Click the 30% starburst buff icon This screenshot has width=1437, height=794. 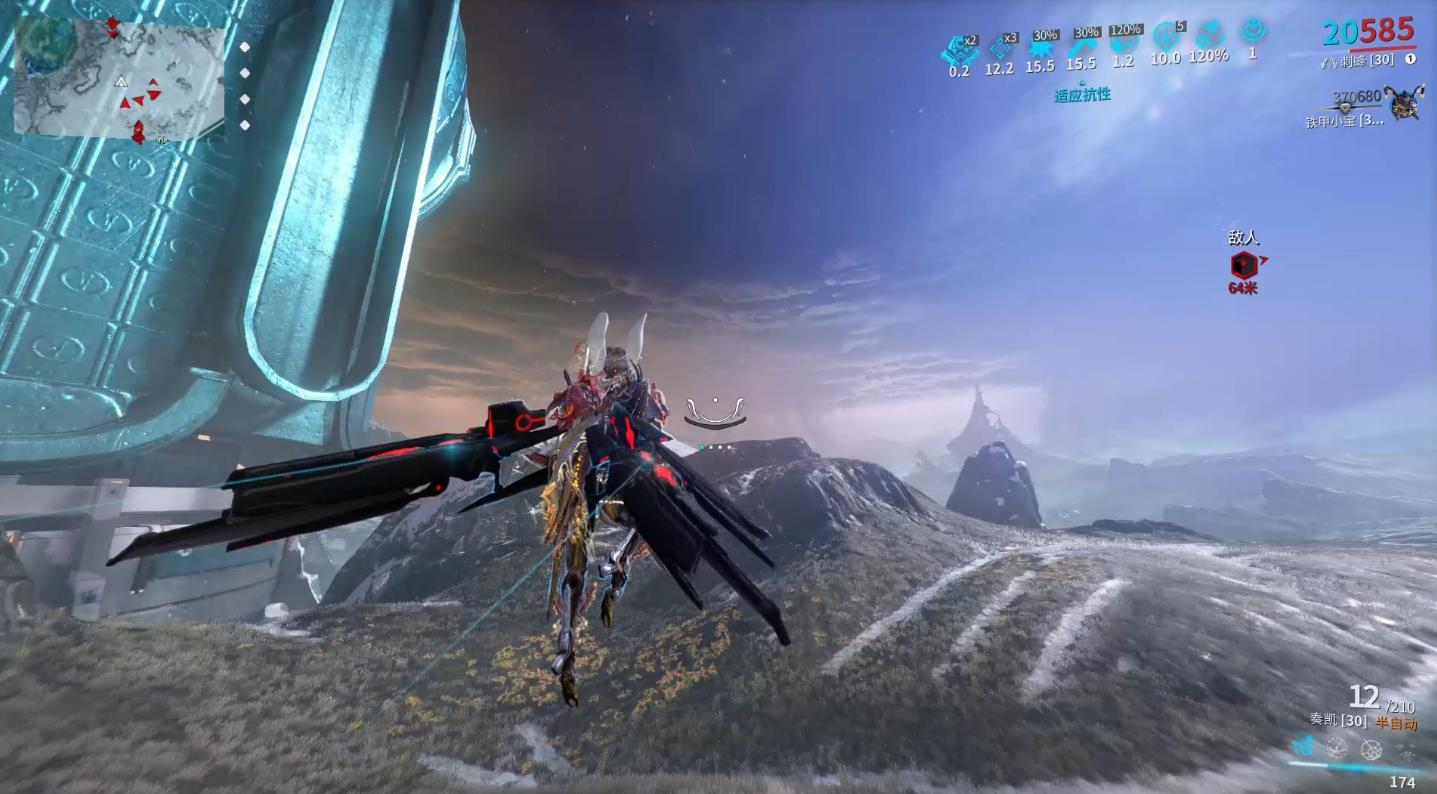[1040, 47]
